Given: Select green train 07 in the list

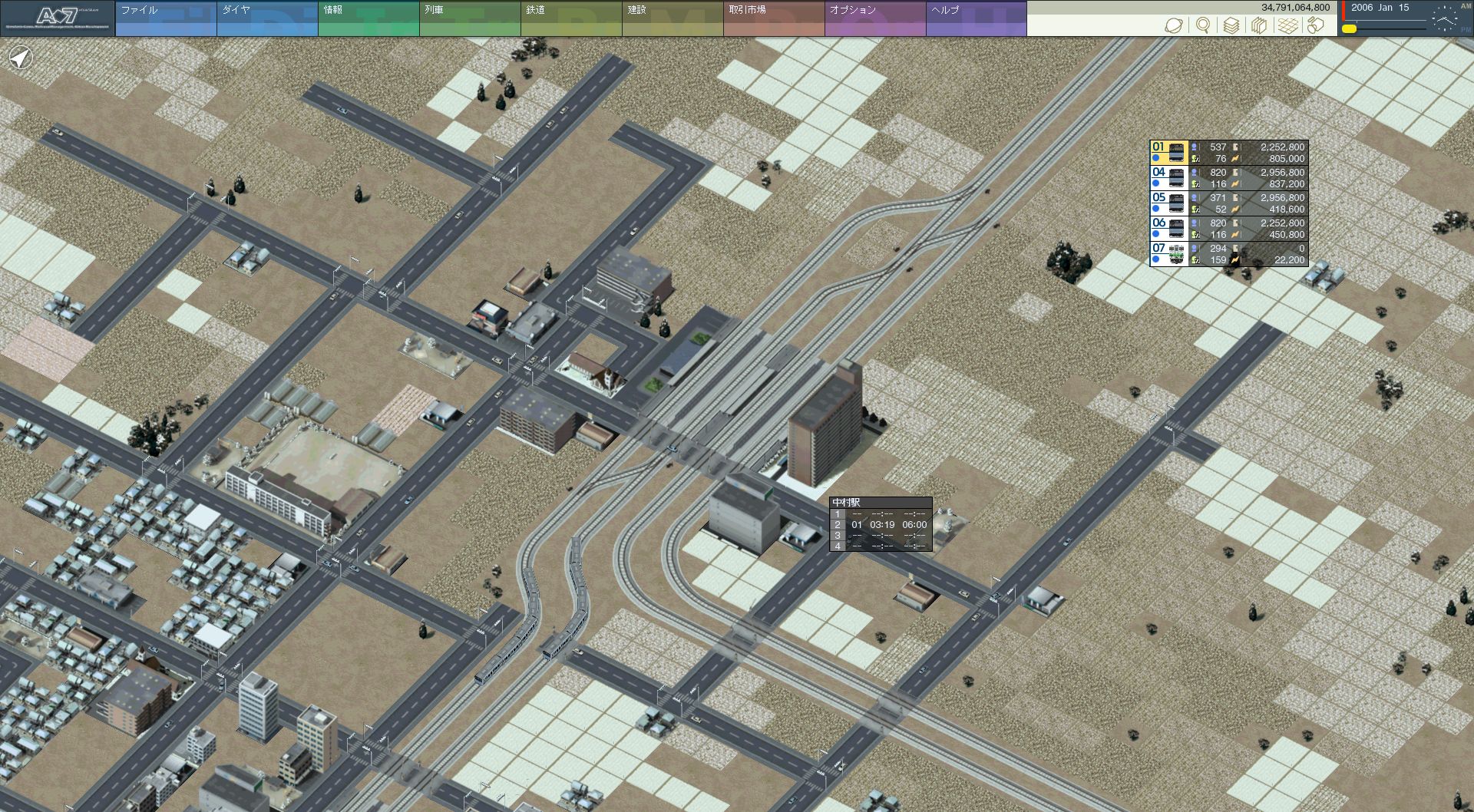Looking at the screenshot, I should 1168,254.
